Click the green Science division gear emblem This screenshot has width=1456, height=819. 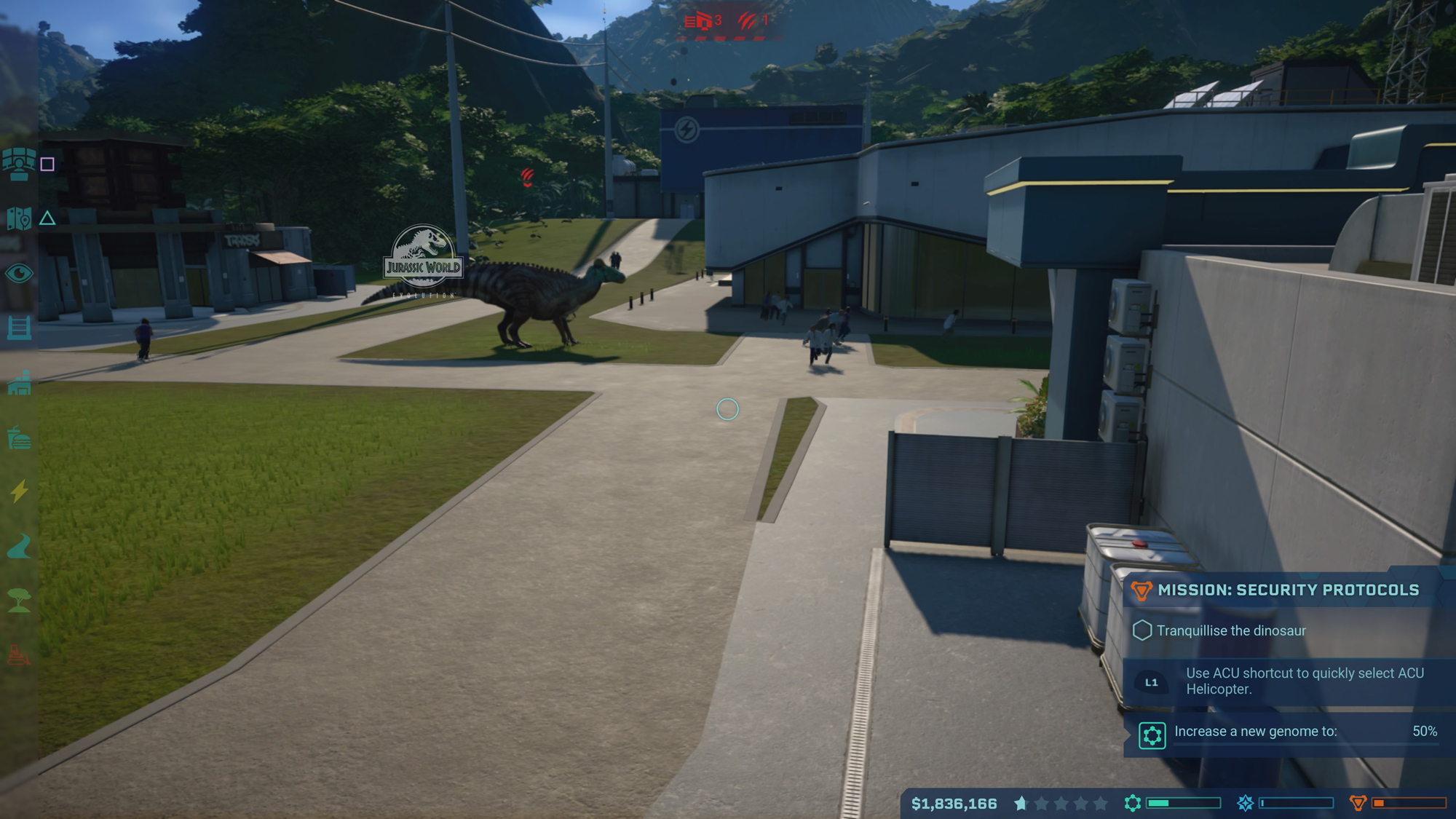(1131, 804)
